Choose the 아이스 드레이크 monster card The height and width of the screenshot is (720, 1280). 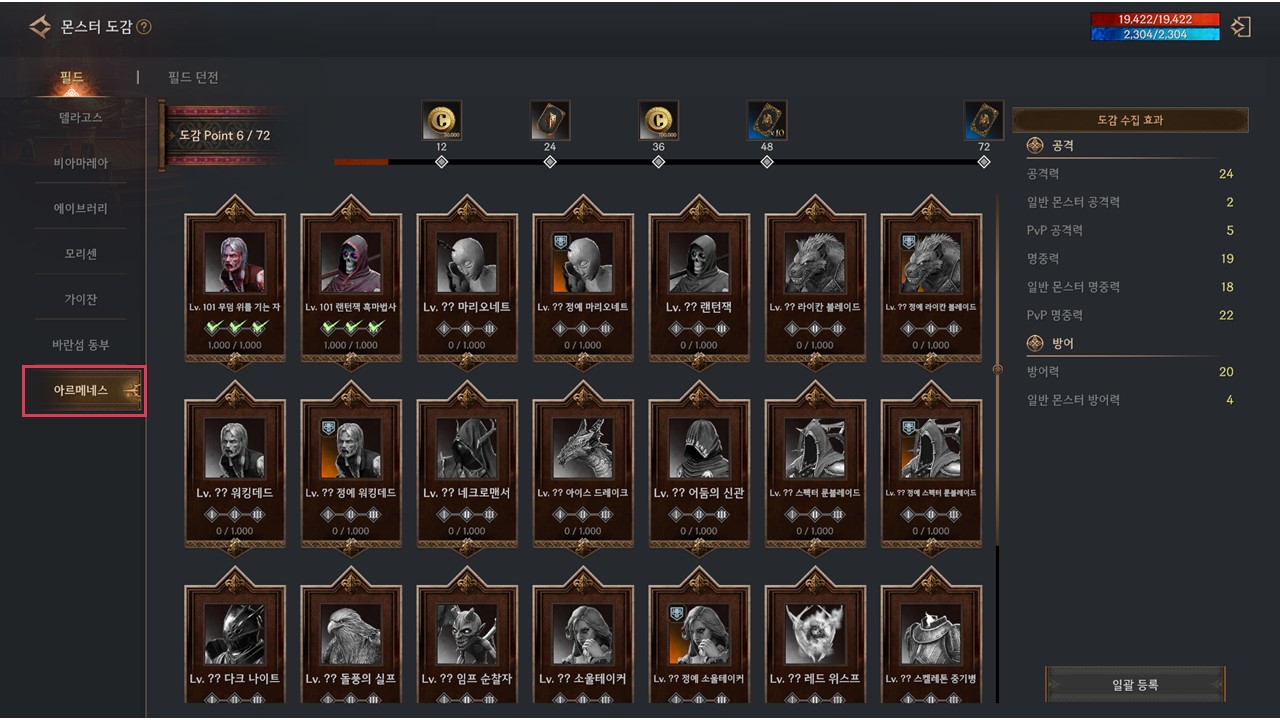pyautogui.click(x=583, y=465)
